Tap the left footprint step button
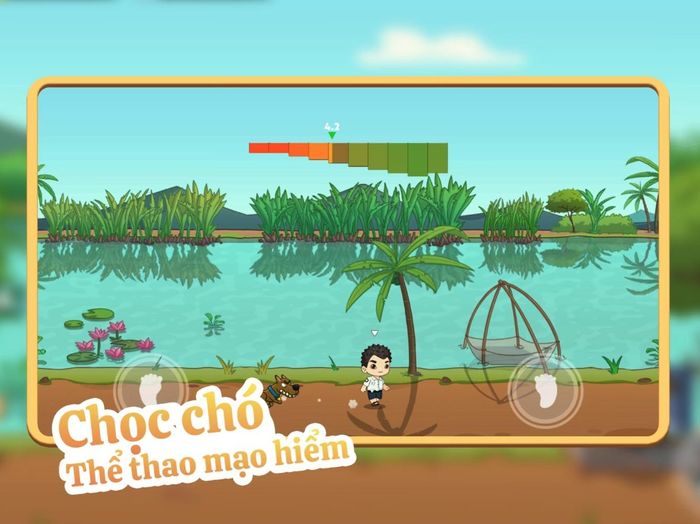Viewport: 700px width, 524px height. [x=150, y=387]
